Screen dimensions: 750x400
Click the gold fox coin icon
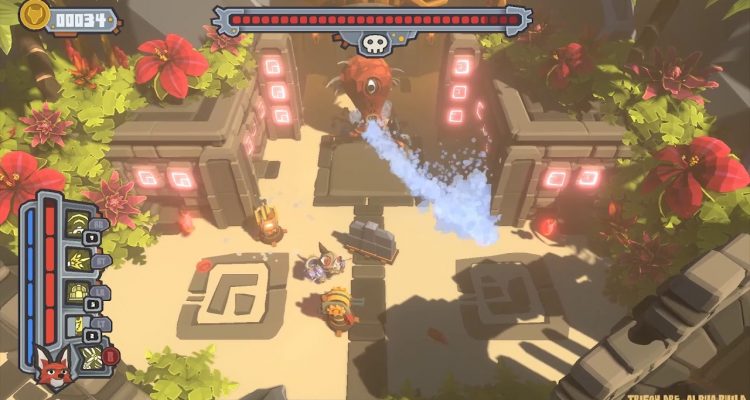point(36,16)
